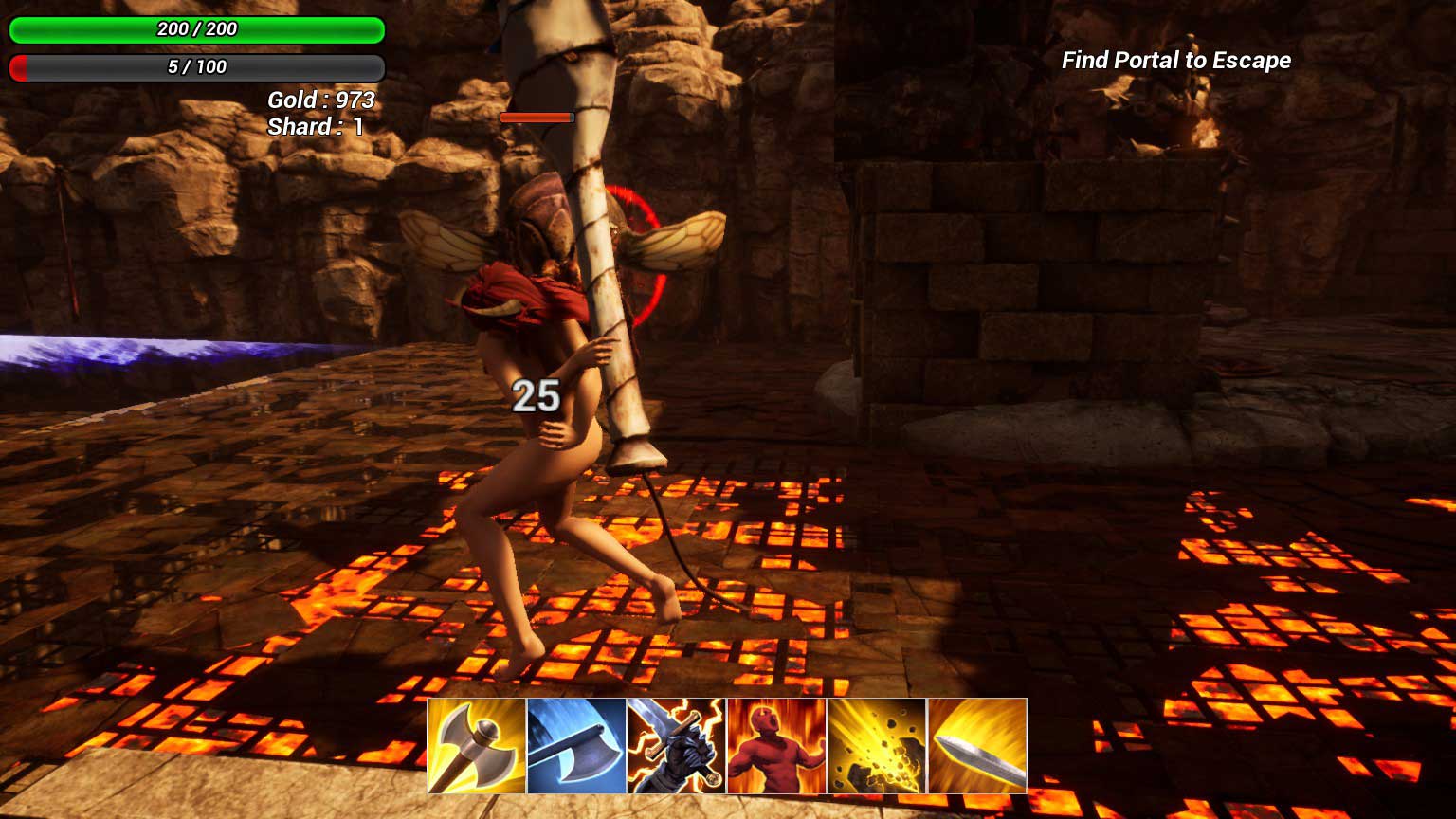This screenshot has width=1456, height=819.
Task: Activate the double-bladed axe ability
Action: pyautogui.click(x=477, y=746)
